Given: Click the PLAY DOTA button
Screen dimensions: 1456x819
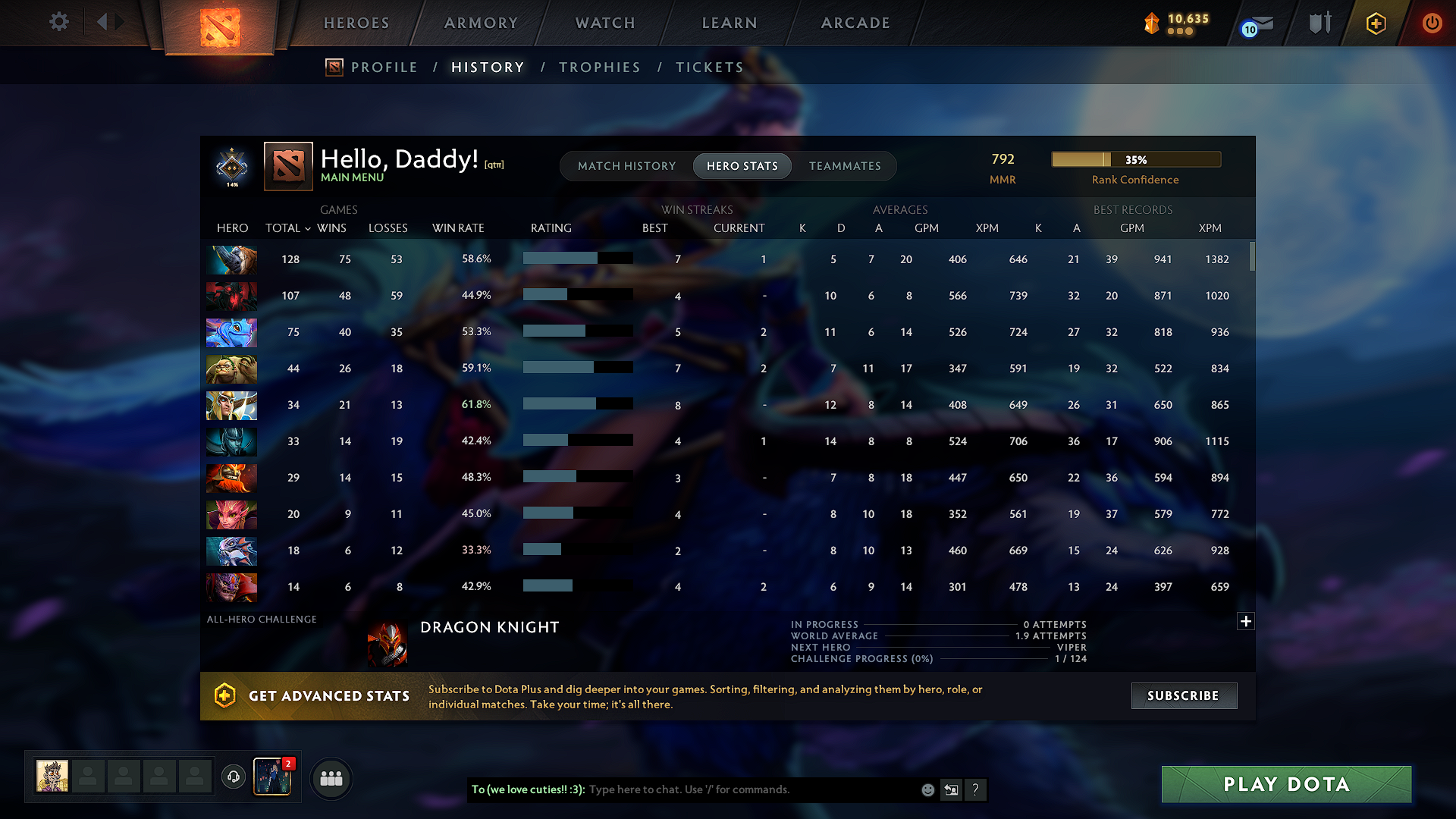Looking at the screenshot, I should click(x=1285, y=784).
